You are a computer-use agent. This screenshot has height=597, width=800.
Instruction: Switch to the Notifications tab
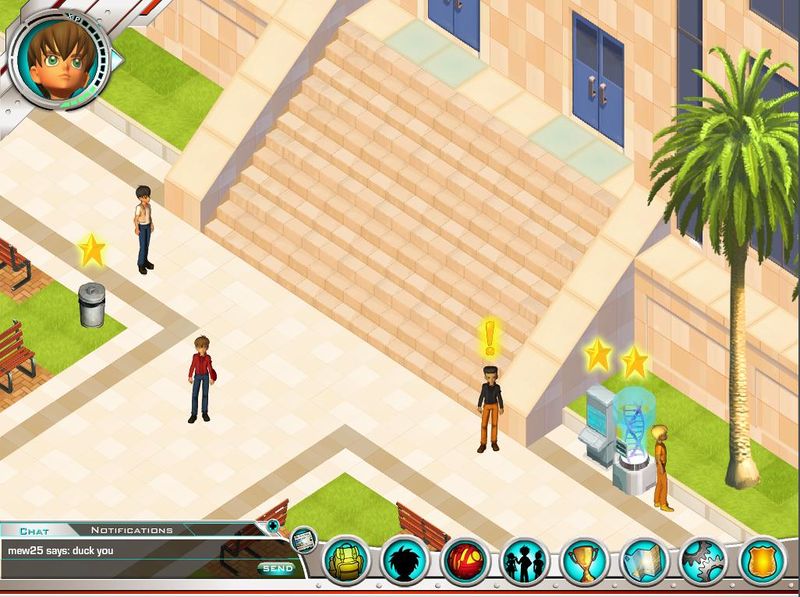131,530
